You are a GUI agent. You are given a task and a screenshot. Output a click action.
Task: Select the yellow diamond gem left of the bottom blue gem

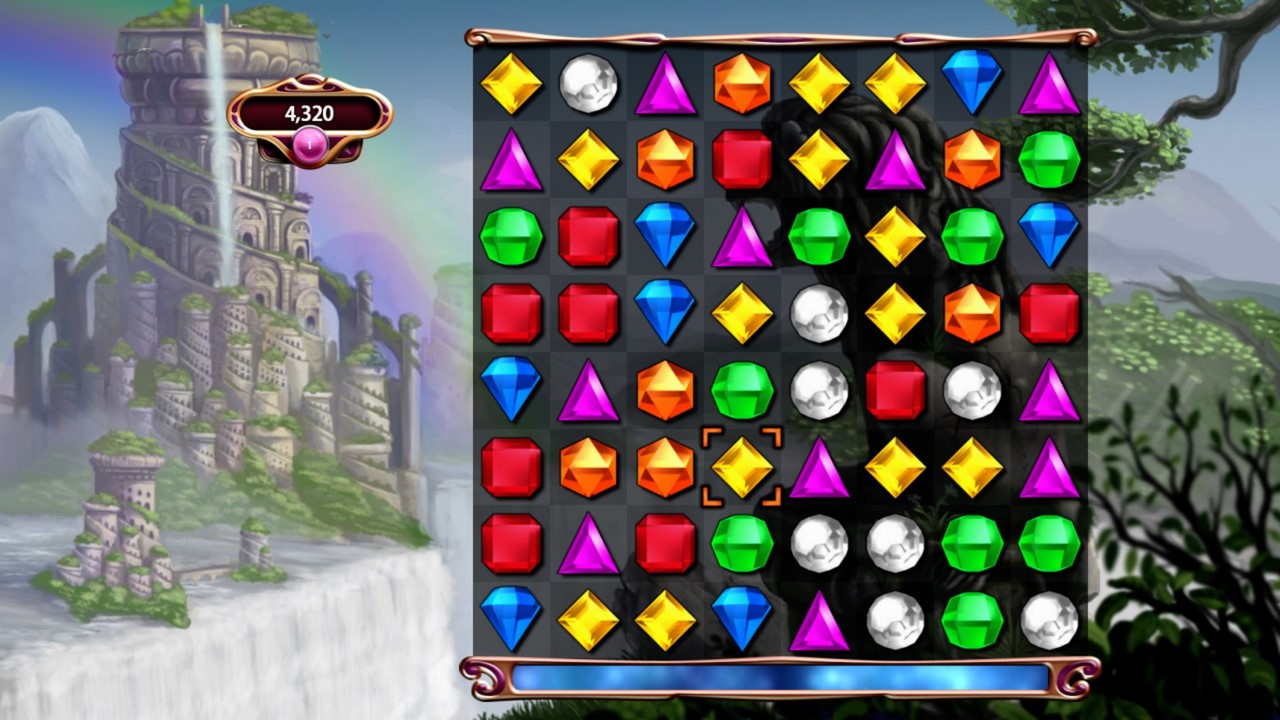click(x=665, y=620)
